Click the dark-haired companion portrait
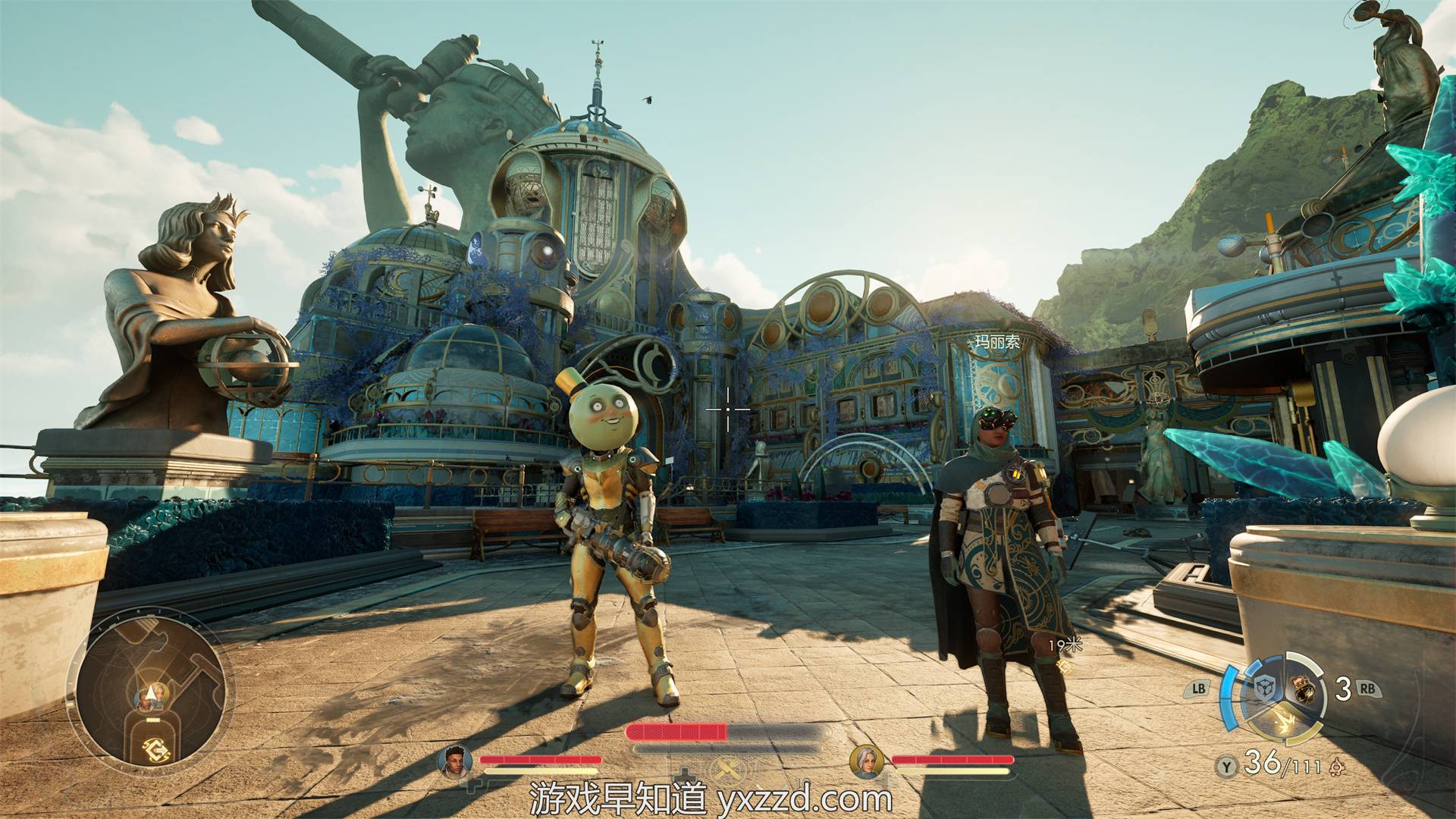1456x819 pixels. tap(455, 761)
